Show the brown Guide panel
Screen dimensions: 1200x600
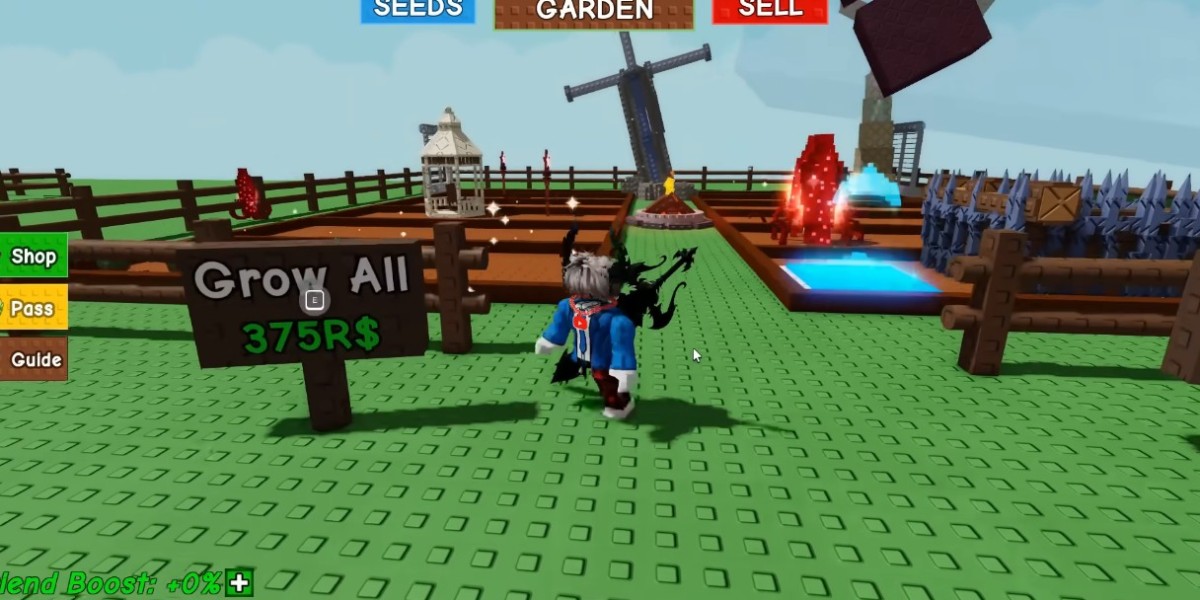[x=35, y=359]
